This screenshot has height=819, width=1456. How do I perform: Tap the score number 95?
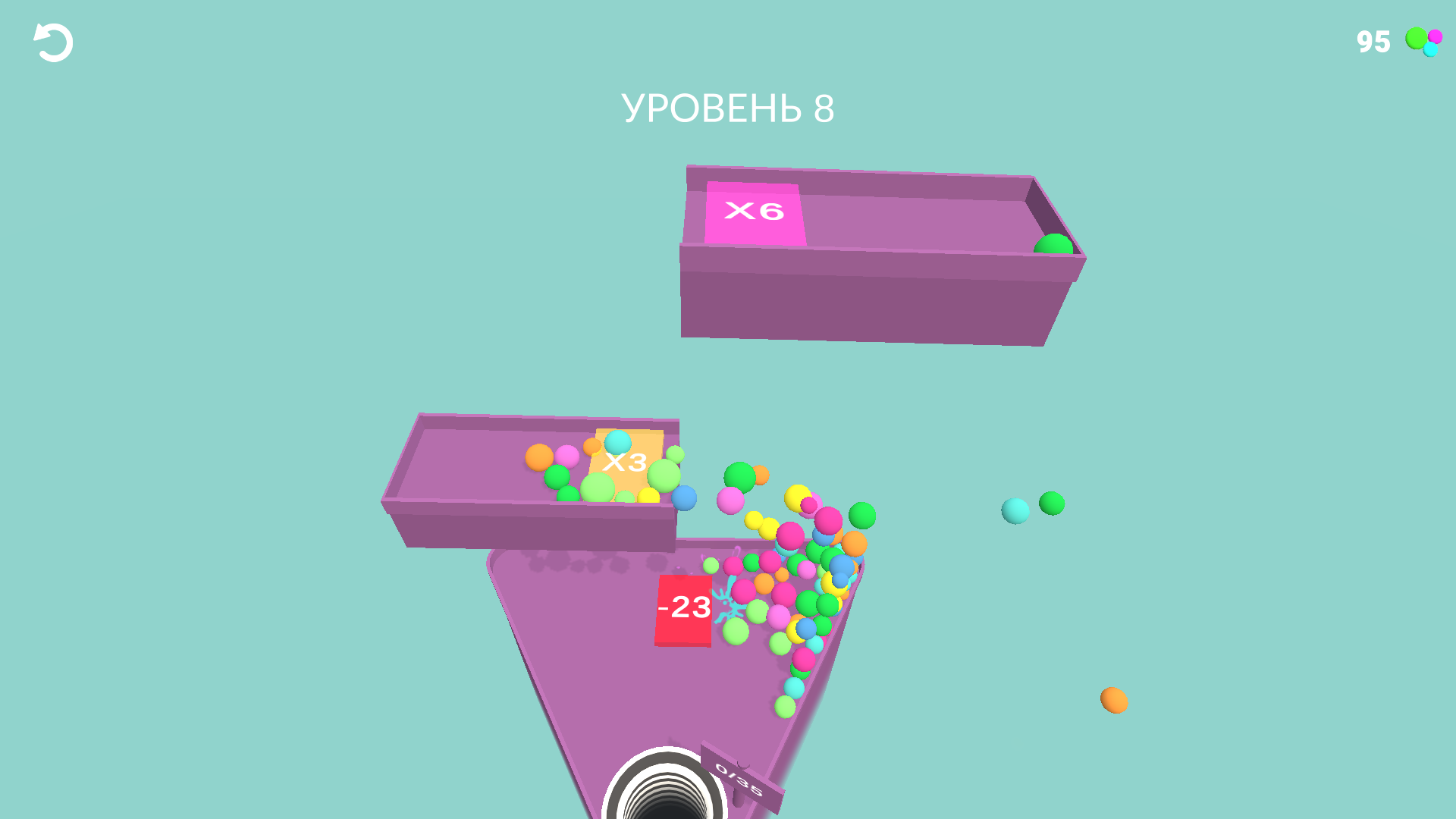click(x=1371, y=42)
